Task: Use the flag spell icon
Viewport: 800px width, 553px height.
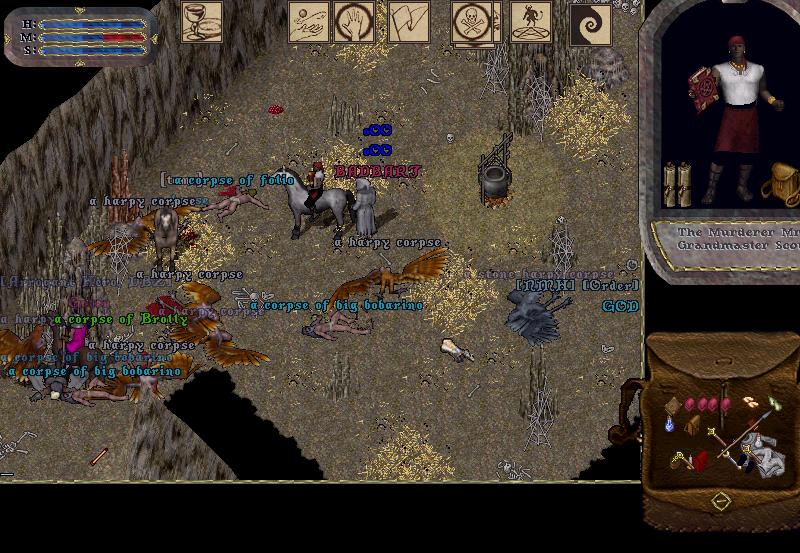Action: point(408,22)
